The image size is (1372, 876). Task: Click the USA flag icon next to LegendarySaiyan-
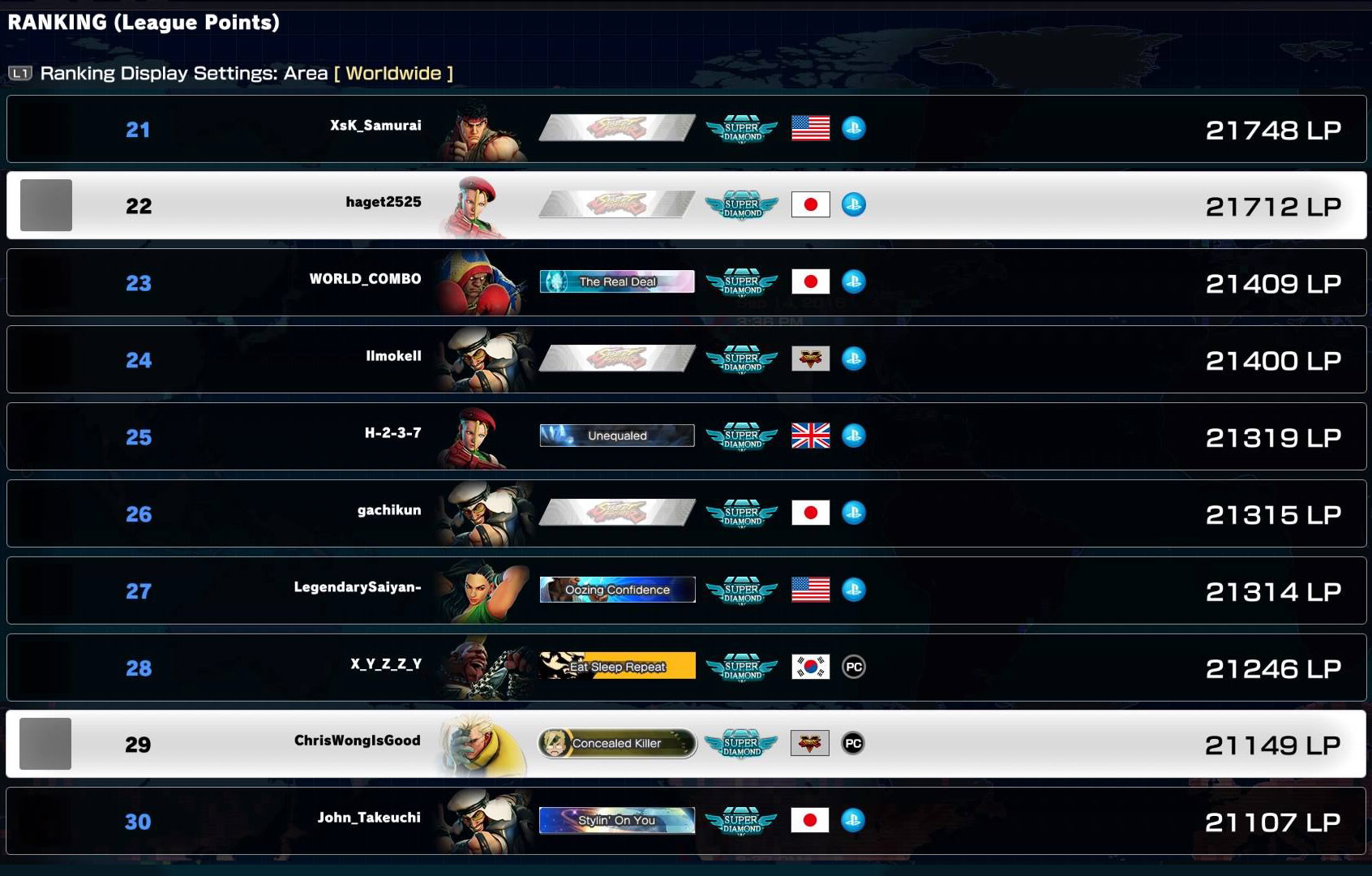point(810,590)
